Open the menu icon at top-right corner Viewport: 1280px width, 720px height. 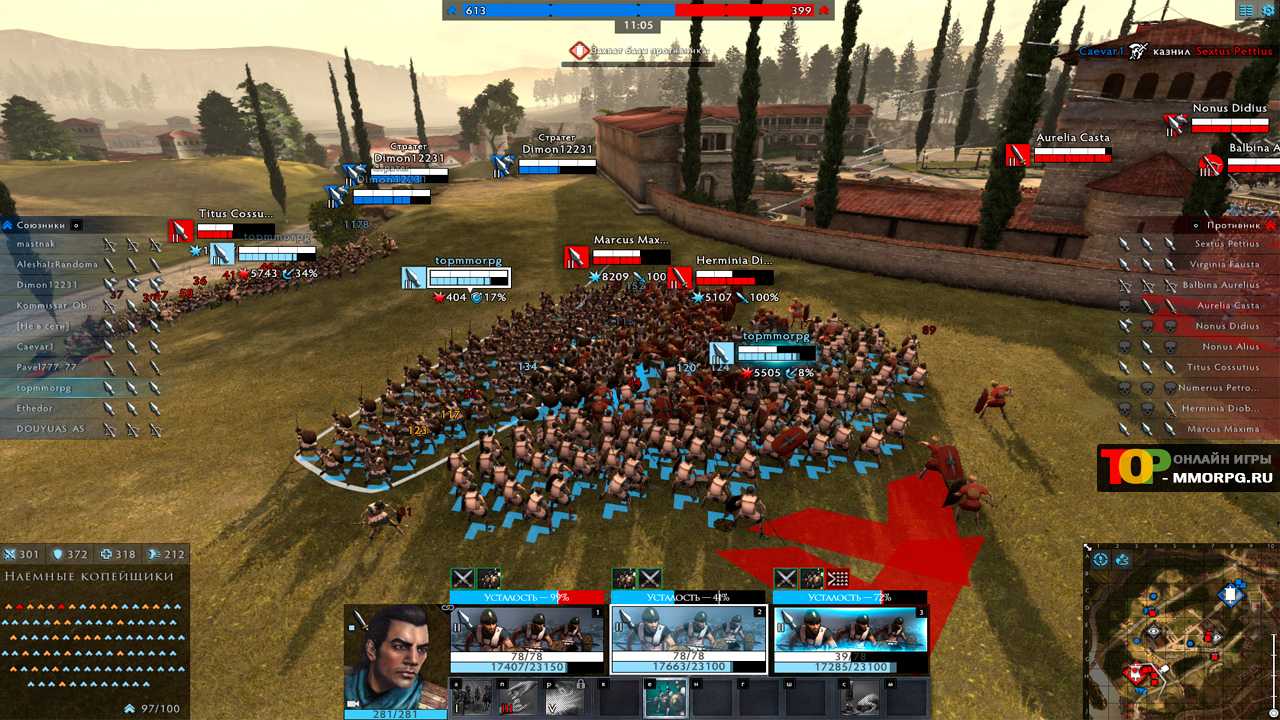(1246, 11)
